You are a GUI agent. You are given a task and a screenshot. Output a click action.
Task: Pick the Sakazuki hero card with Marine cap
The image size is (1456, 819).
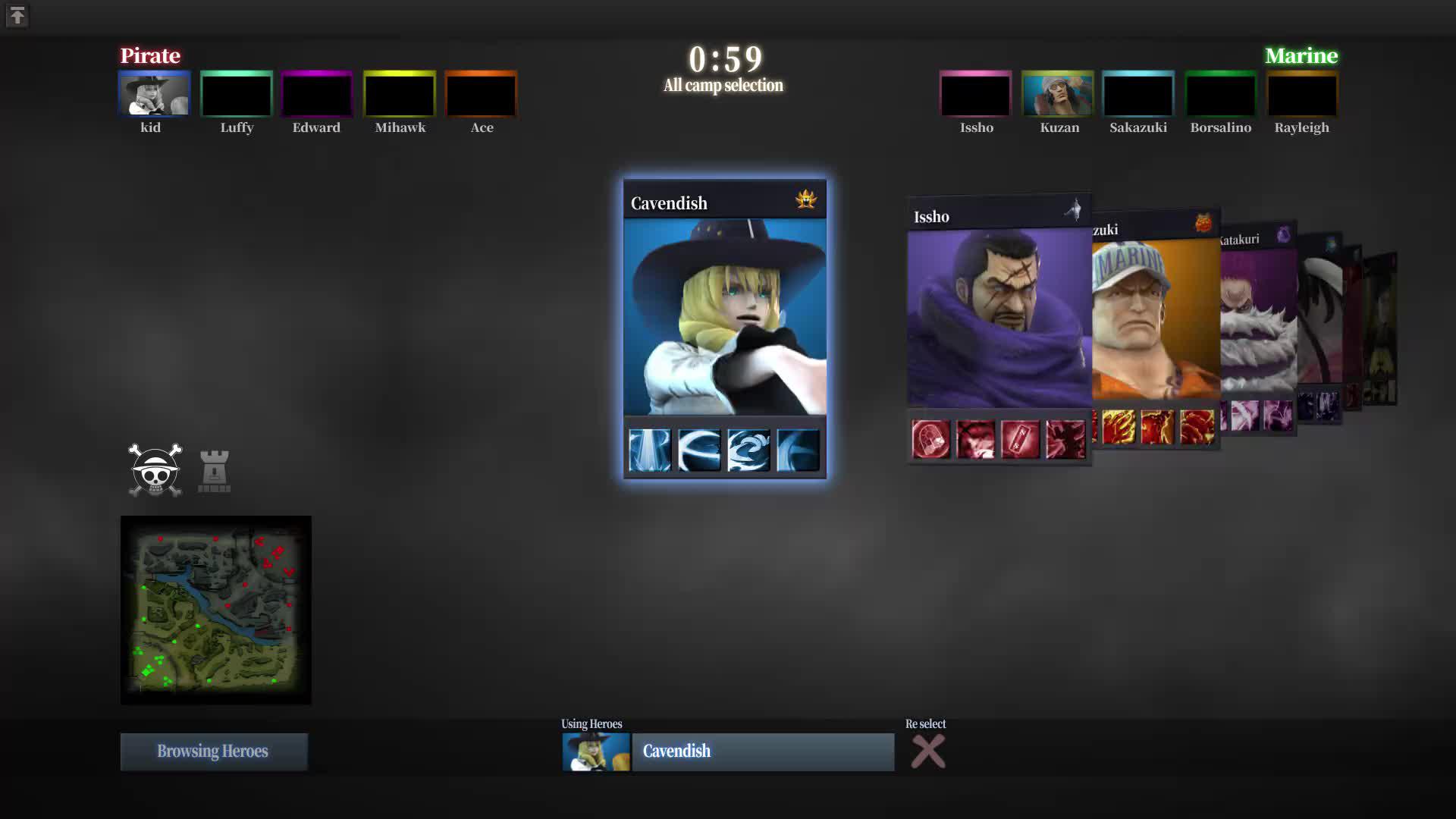(1154, 318)
